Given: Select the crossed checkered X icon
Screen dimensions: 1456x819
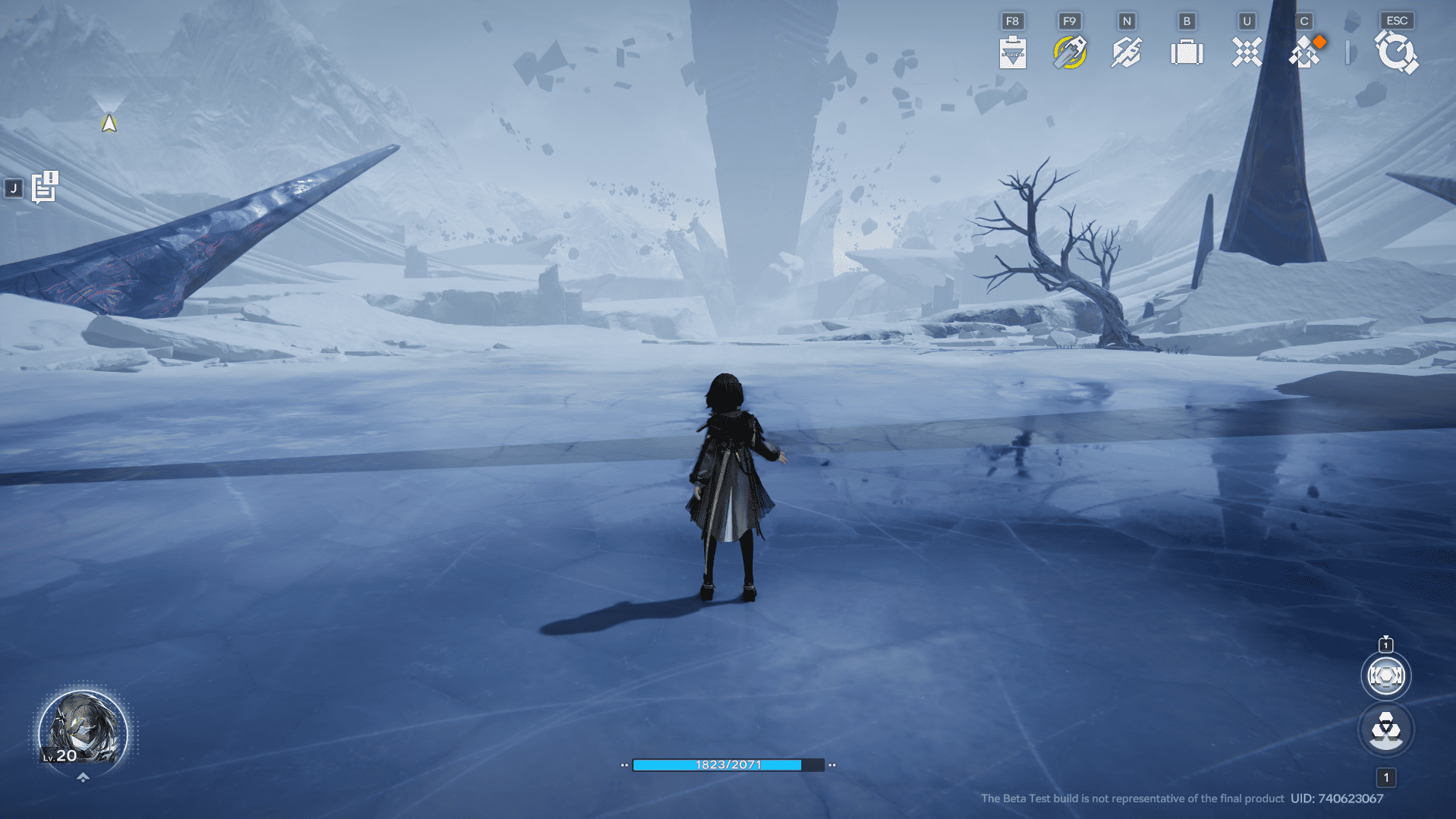Looking at the screenshot, I should tap(1247, 52).
